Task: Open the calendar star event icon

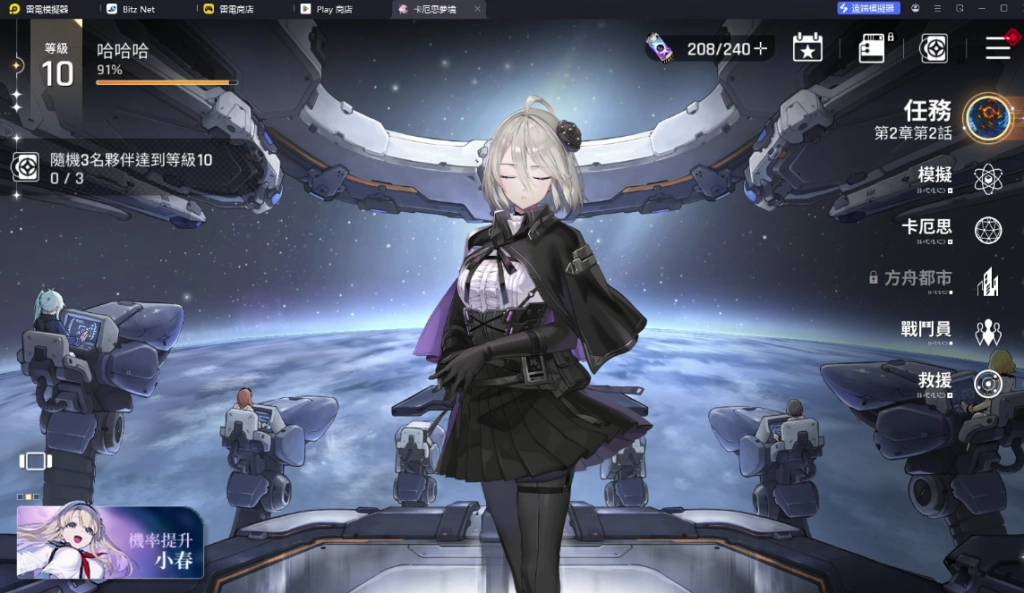Action: [807, 47]
